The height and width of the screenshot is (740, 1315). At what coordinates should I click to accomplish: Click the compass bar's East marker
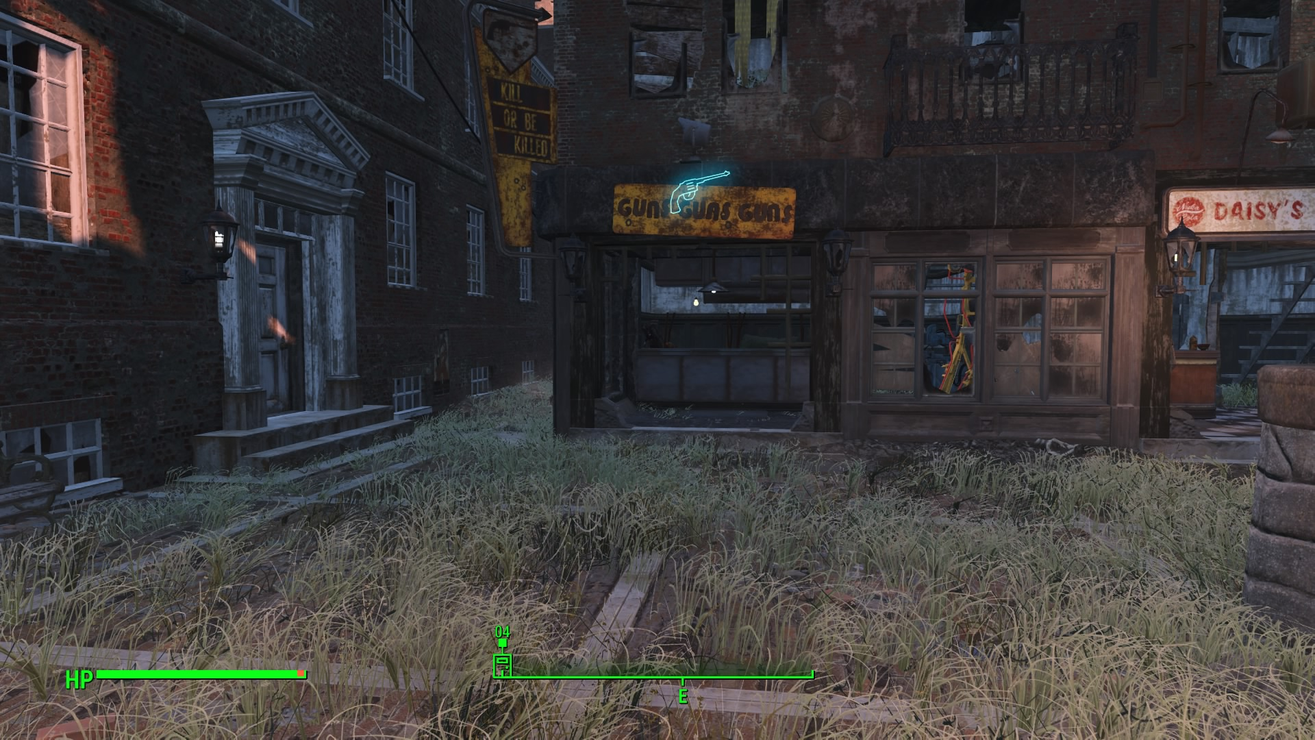tap(683, 695)
